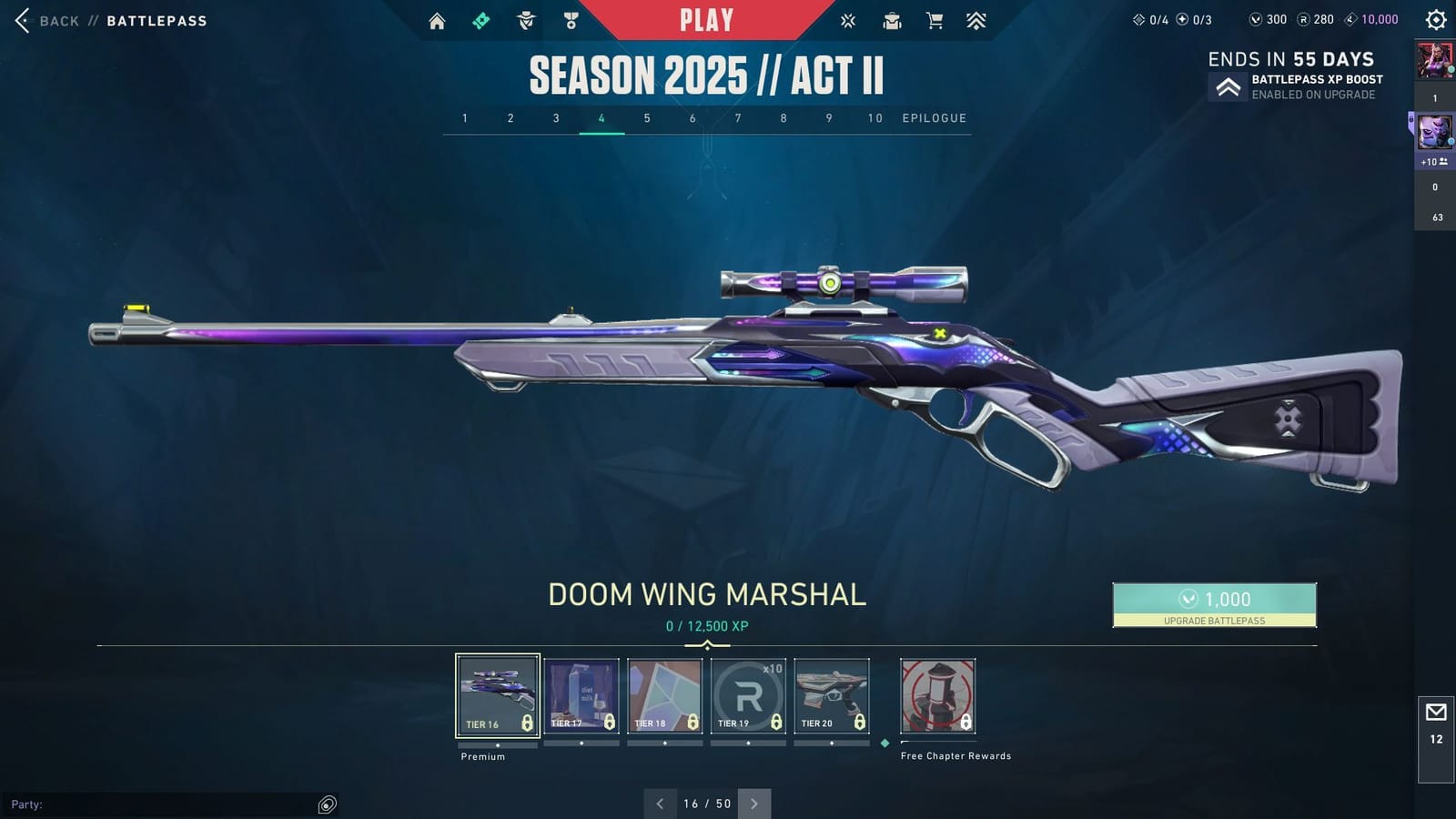Open the Epilogue chapter tab
The height and width of the screenshot is (819, 1456).
point(934,118)
